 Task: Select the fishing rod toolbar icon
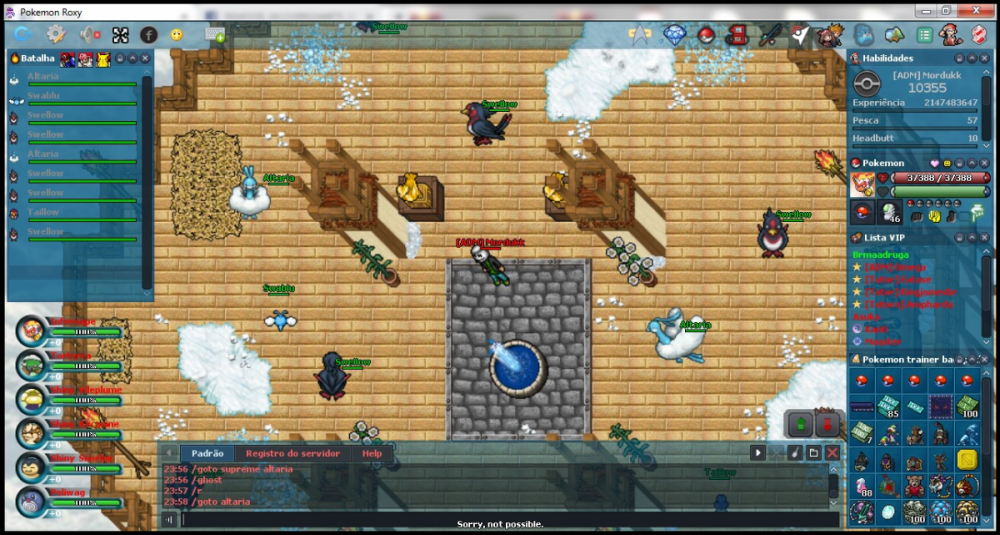(768, 35)
